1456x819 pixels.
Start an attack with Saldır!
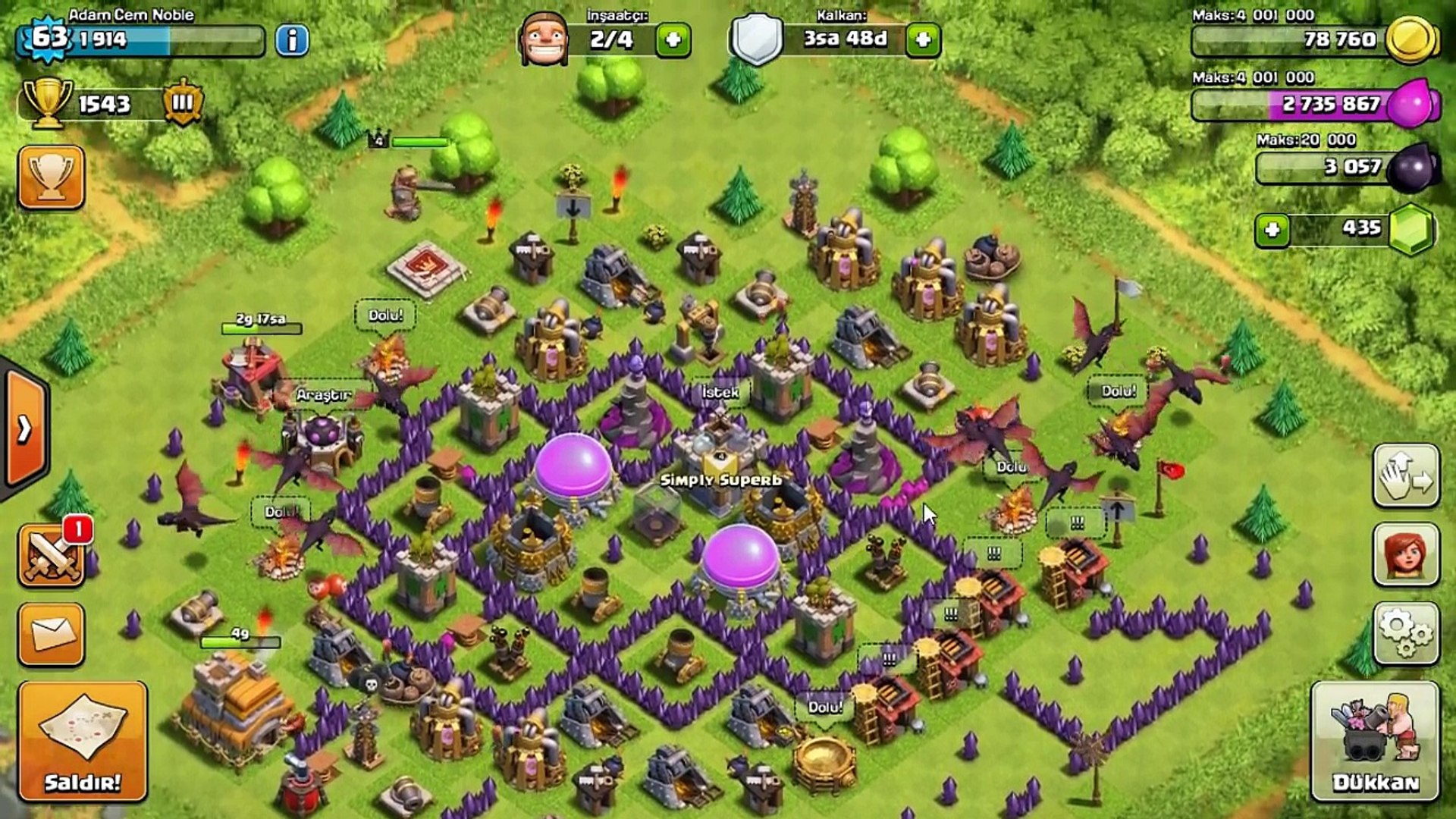coord(83,741)
